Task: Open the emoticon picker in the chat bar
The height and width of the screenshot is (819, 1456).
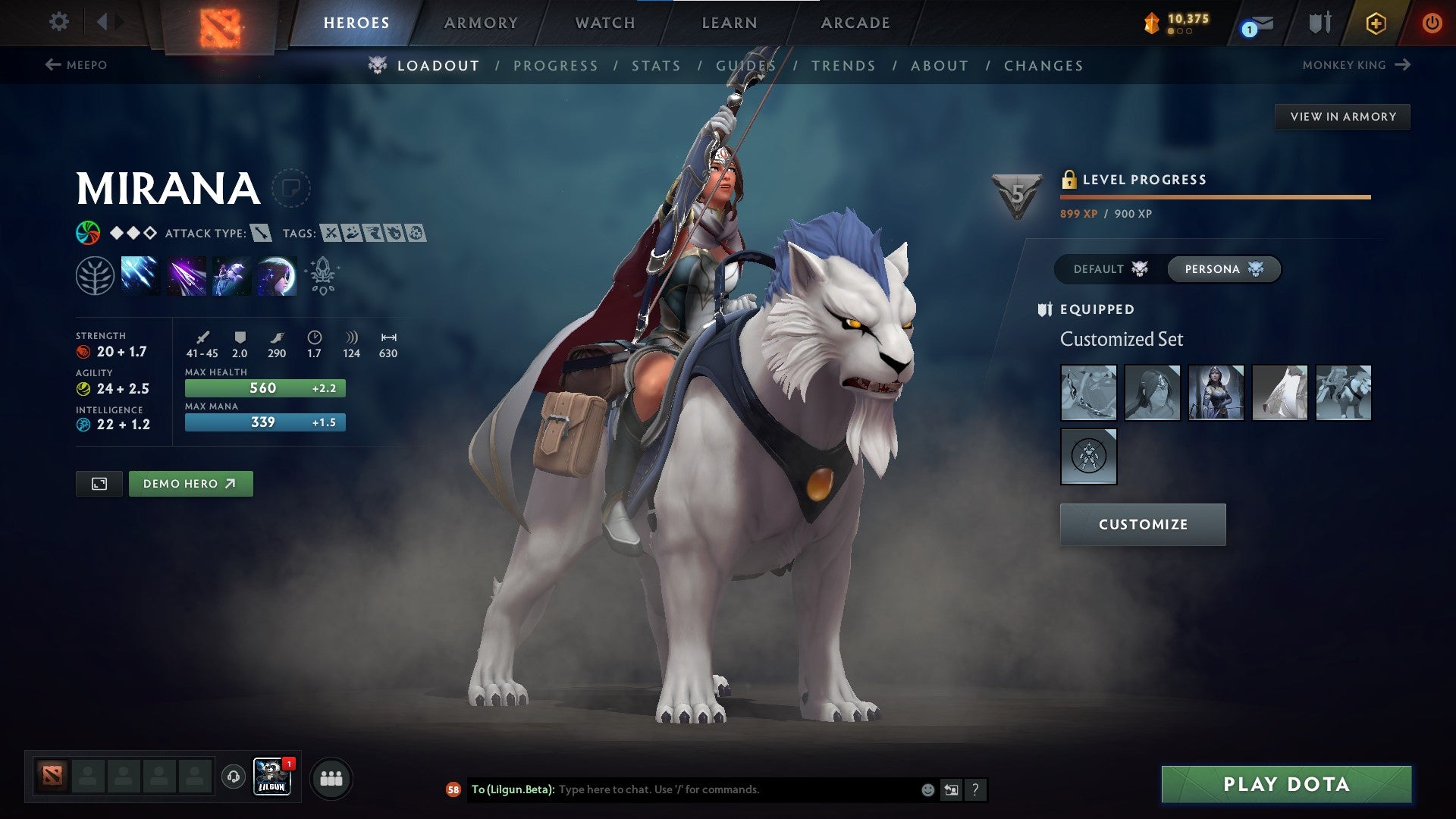Action: [x=927, y=789]
